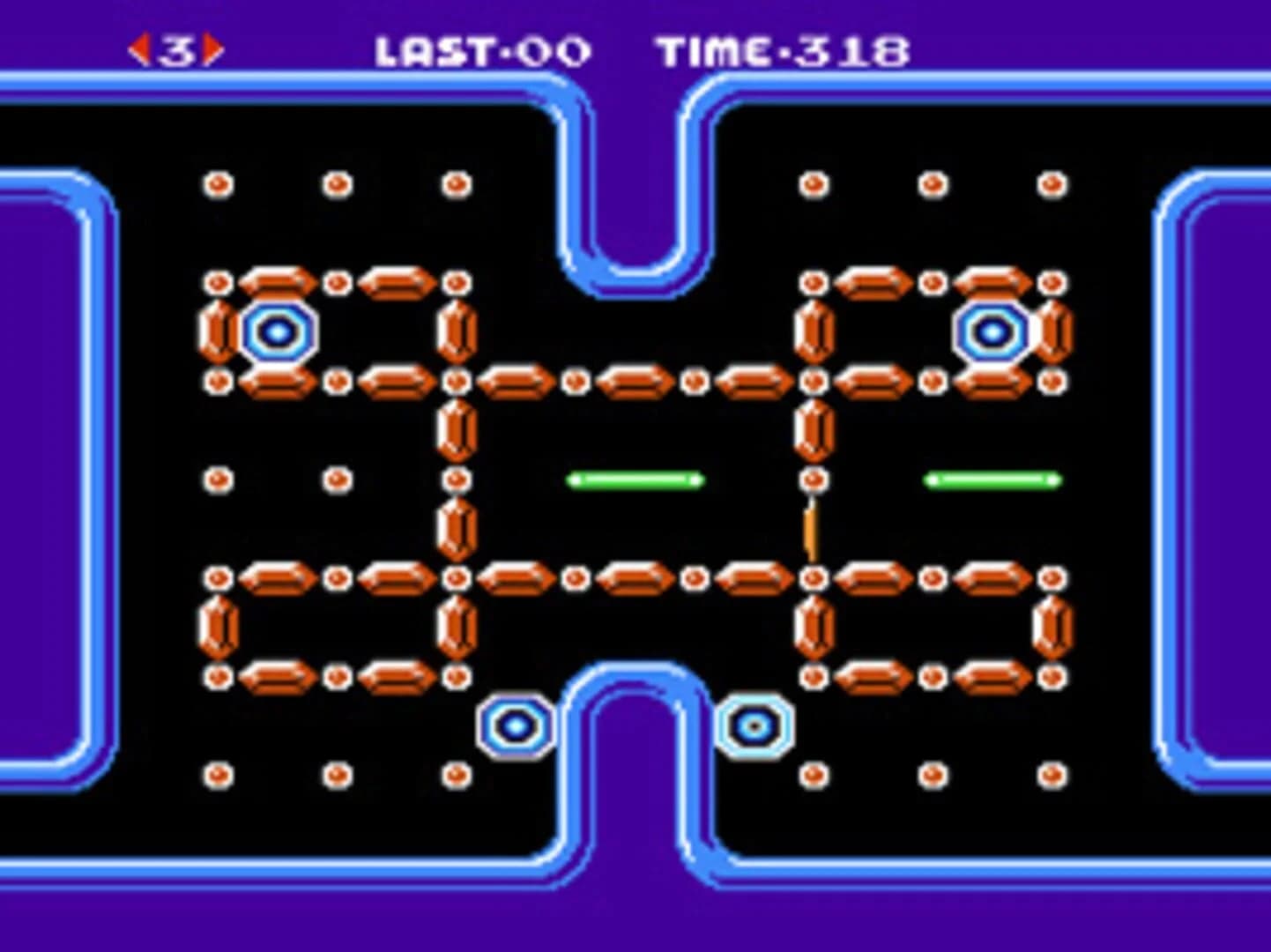The image size is (1271, 952).
Task: Click the top-left blue black hole portal
Action: click(276, 333)
